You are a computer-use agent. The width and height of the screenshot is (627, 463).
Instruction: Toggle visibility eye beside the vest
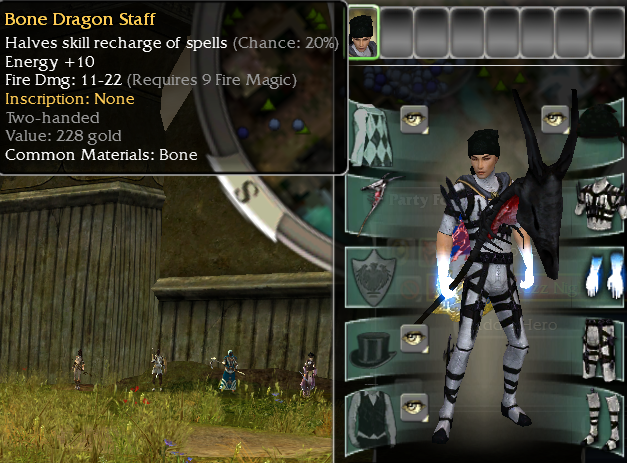click(x=414, y=404)
